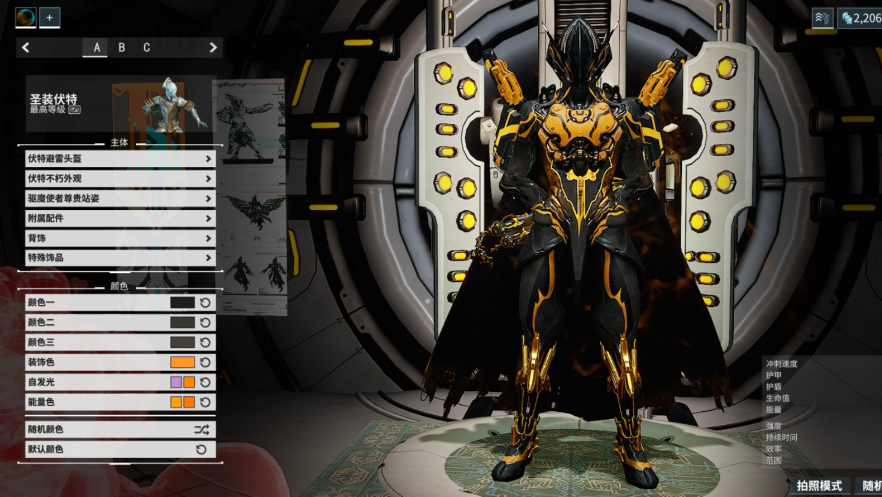This screenshot has width=882, height=497.
Task: Open the 背饰 back ornament menu
Action: point(119,238)
